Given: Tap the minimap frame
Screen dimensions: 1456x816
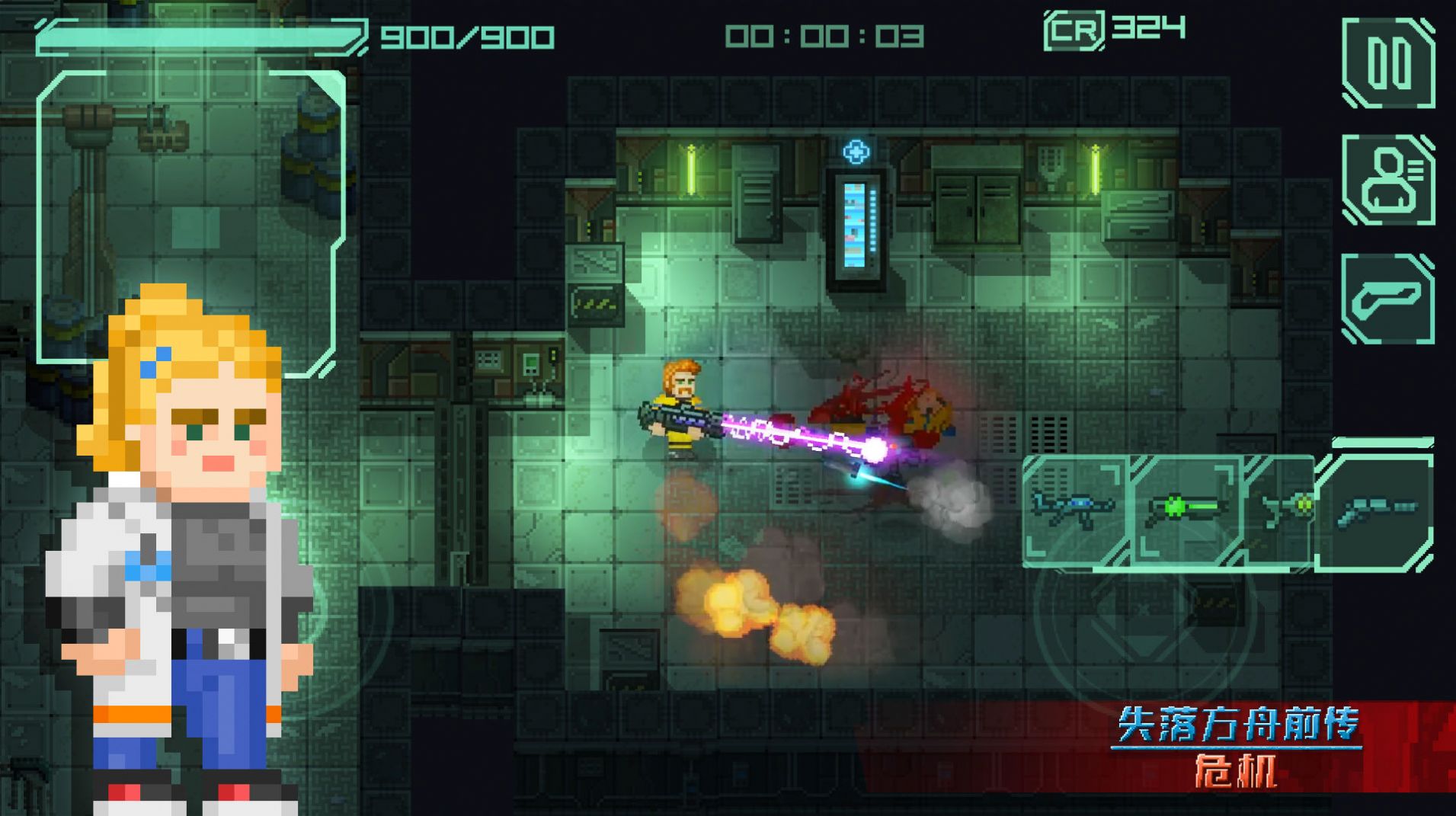Looking at the screenshot, I should pyautogui.click(x=190, y=217).
